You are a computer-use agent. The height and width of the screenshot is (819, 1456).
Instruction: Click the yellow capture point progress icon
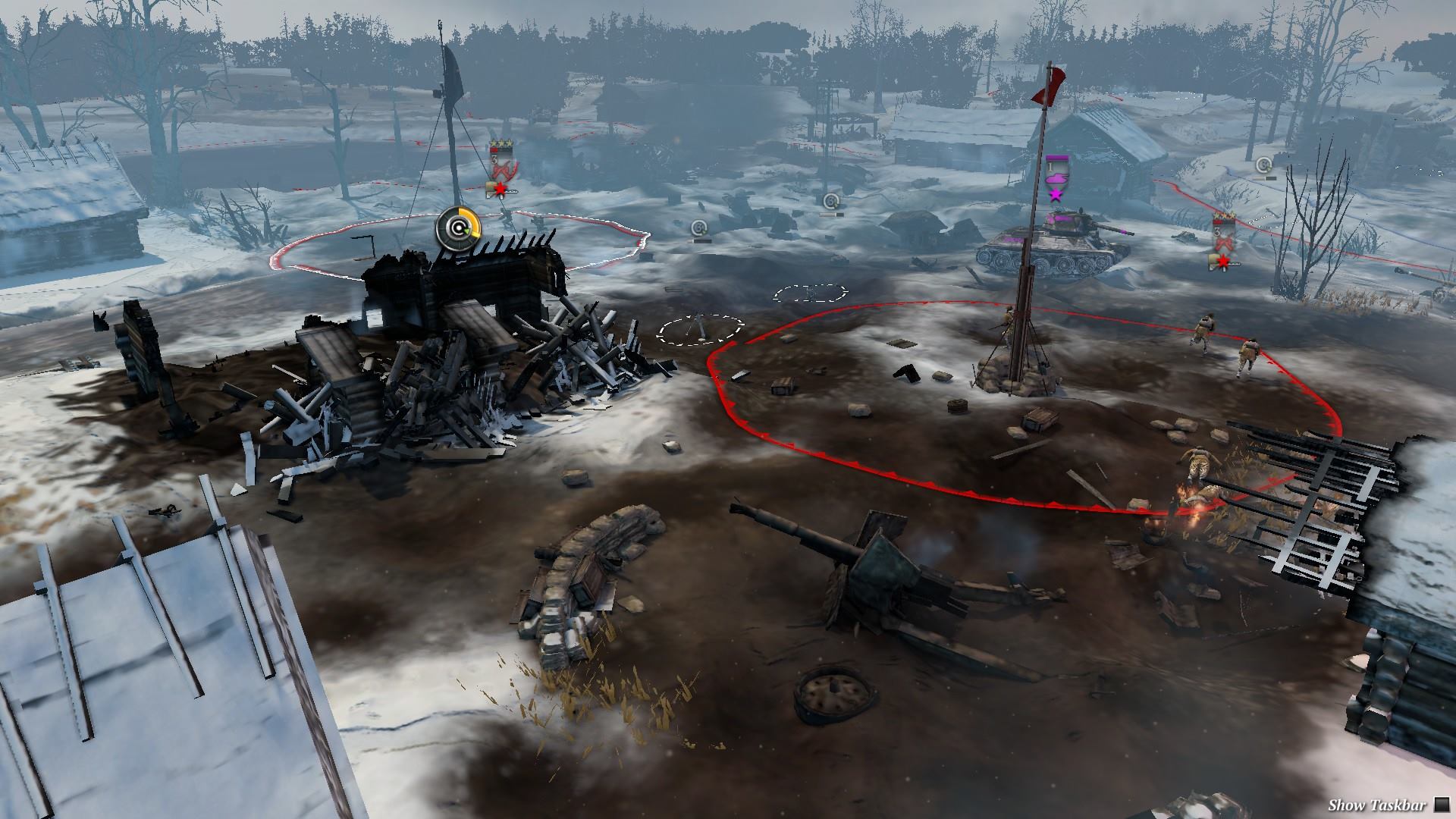point(458,227)
